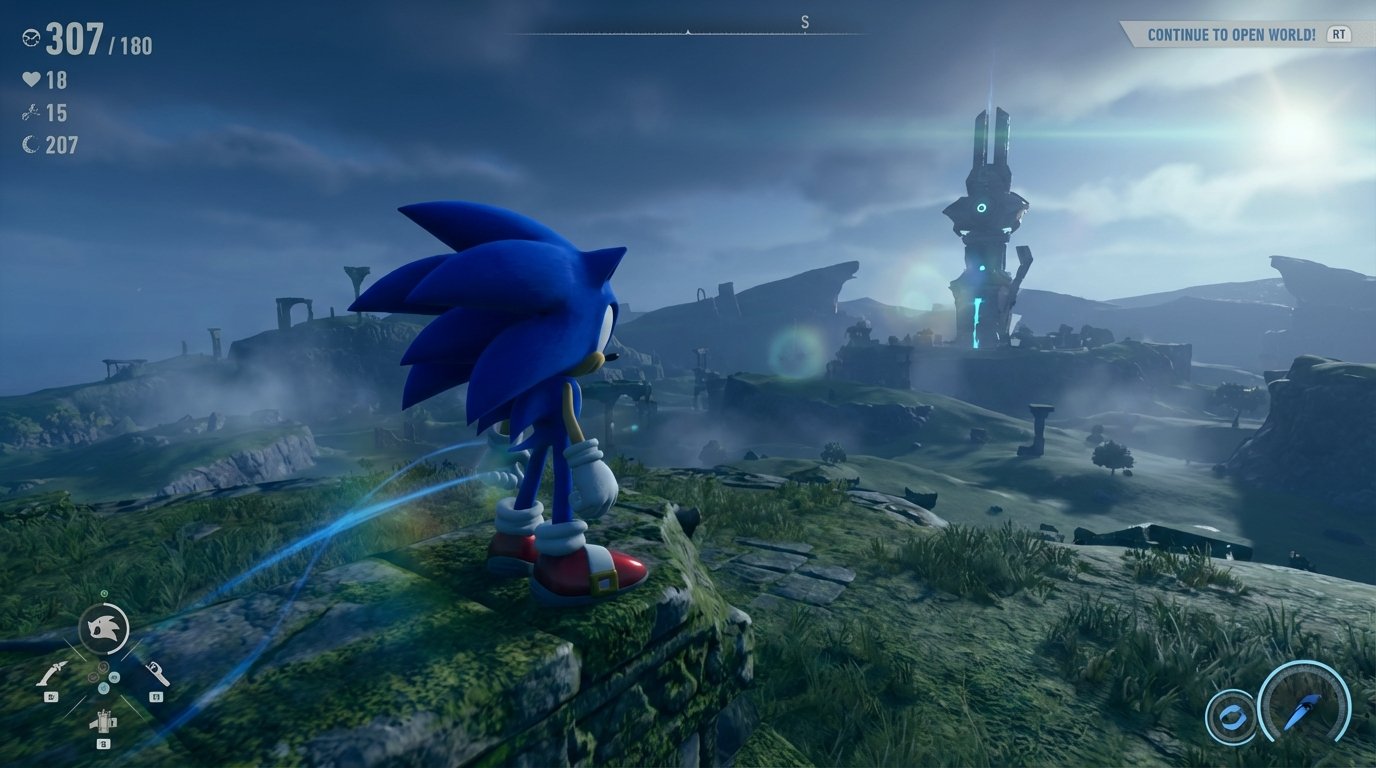The width and height of the screenshot is (1376, 768).
Task: Select the tower figurine item in the ability wheel
Action: (x=104, y=720)
